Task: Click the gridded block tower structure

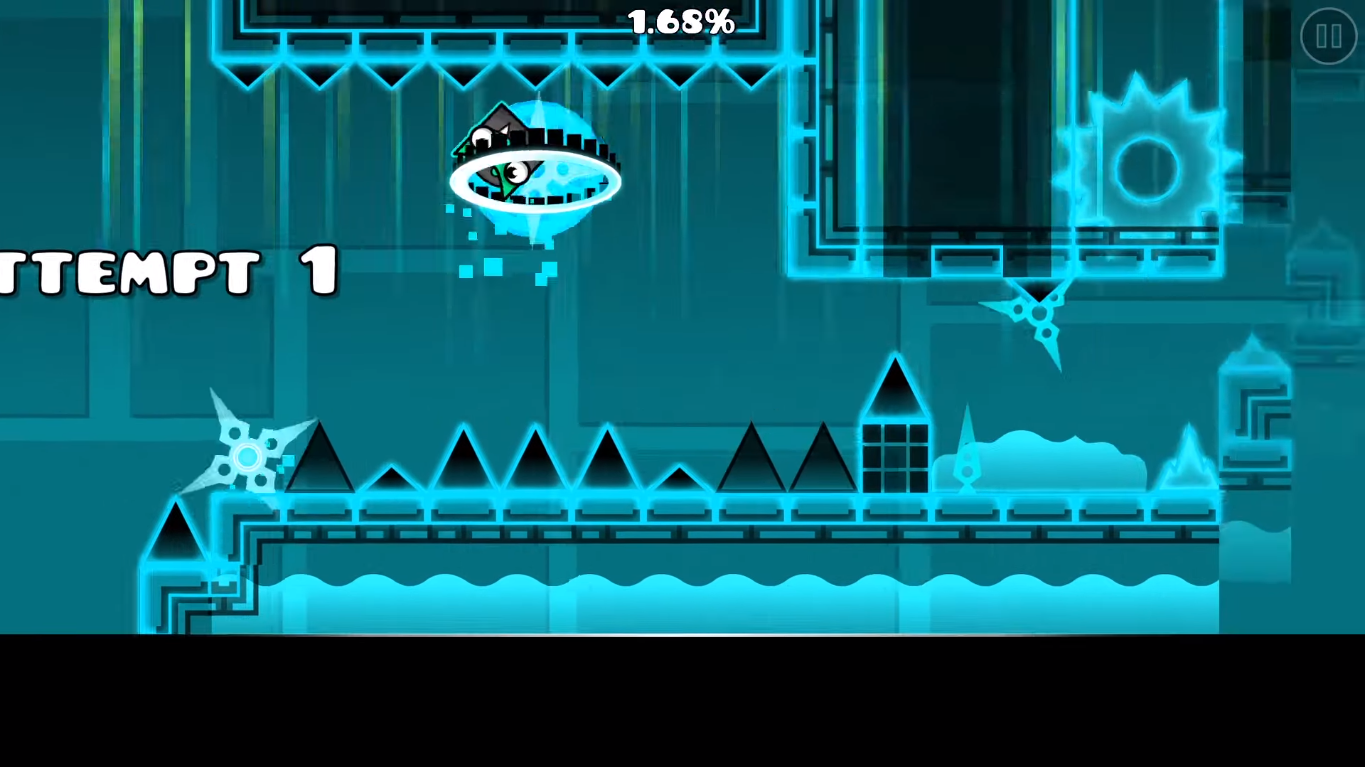Action: [897, 455]
